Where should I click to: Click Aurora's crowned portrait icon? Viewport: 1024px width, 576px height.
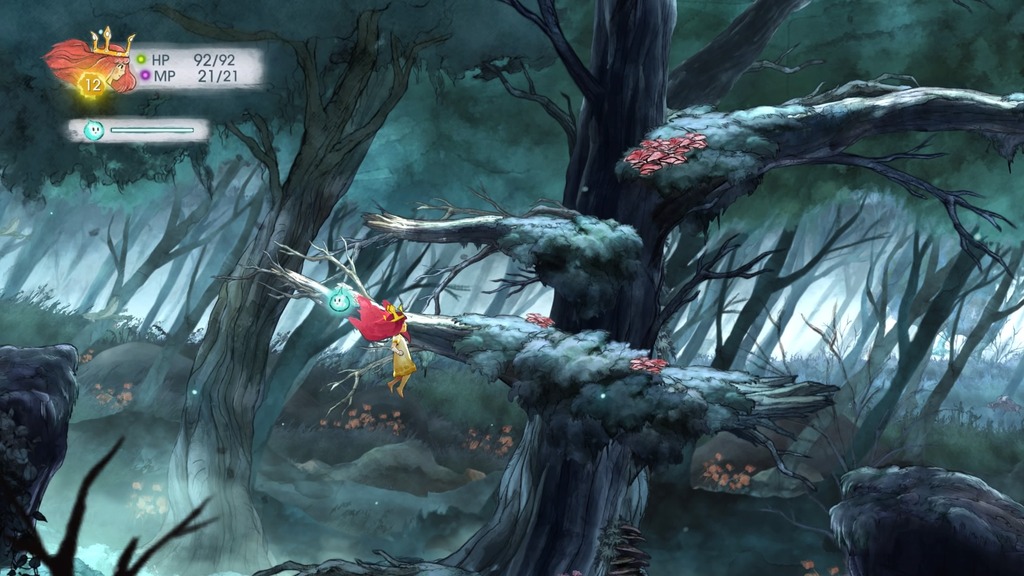click(97, 63)
